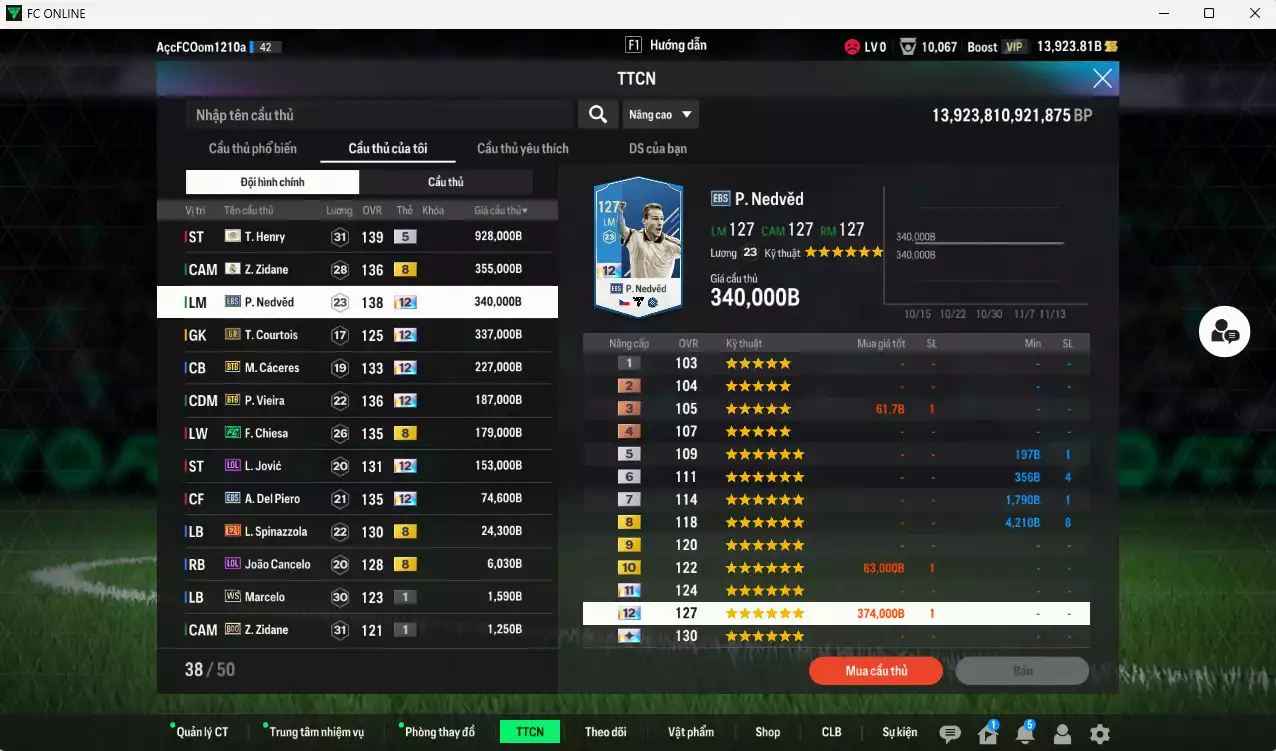Image resolution: width=1276 pixels, height=751 pixels.
Task: Select the Cầu thủ sub-tab
Action: [446, 182]
